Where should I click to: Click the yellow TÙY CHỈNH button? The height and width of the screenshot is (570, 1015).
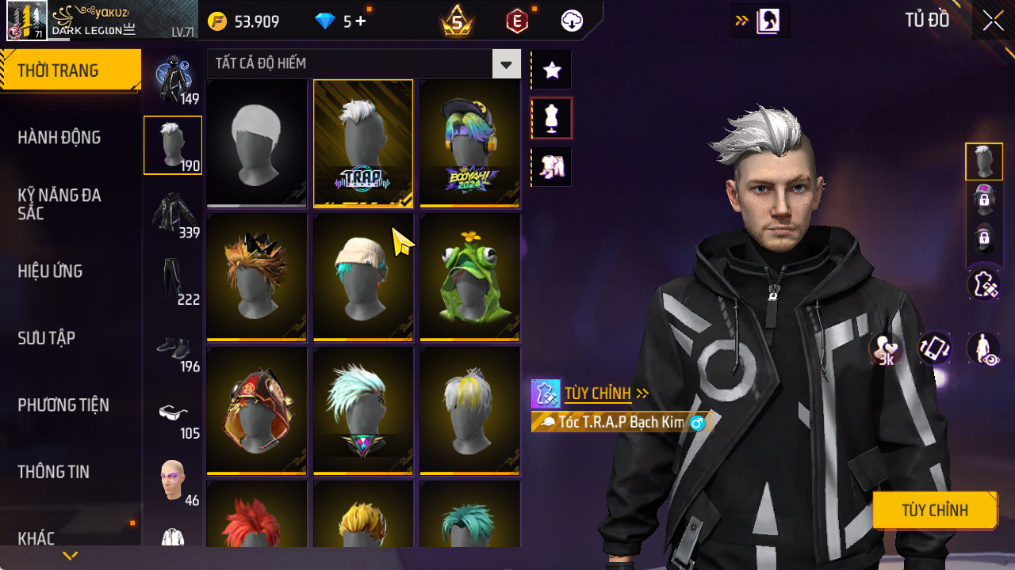(x=934, y=510)
